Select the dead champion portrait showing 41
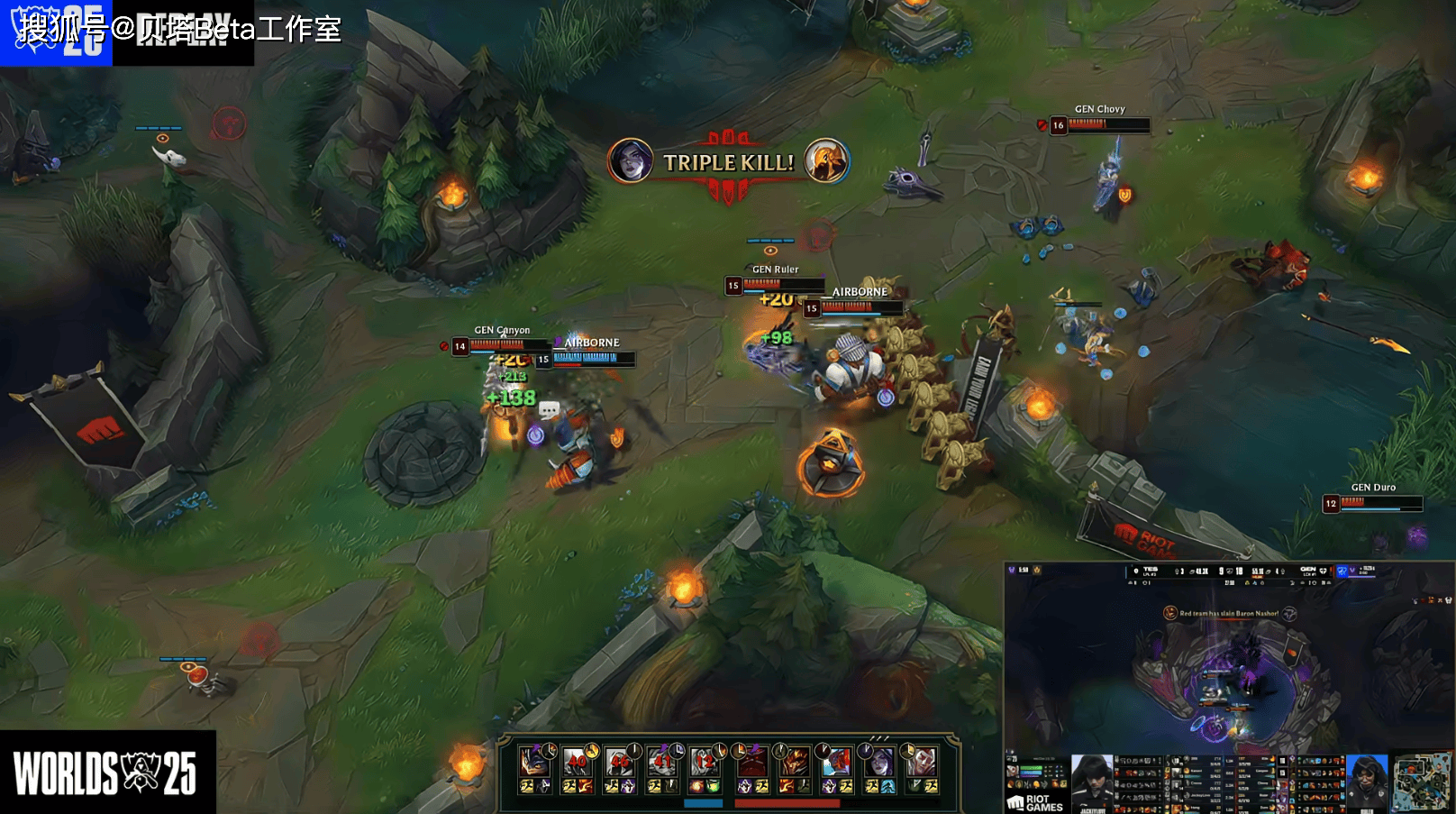 pos(663,763)
